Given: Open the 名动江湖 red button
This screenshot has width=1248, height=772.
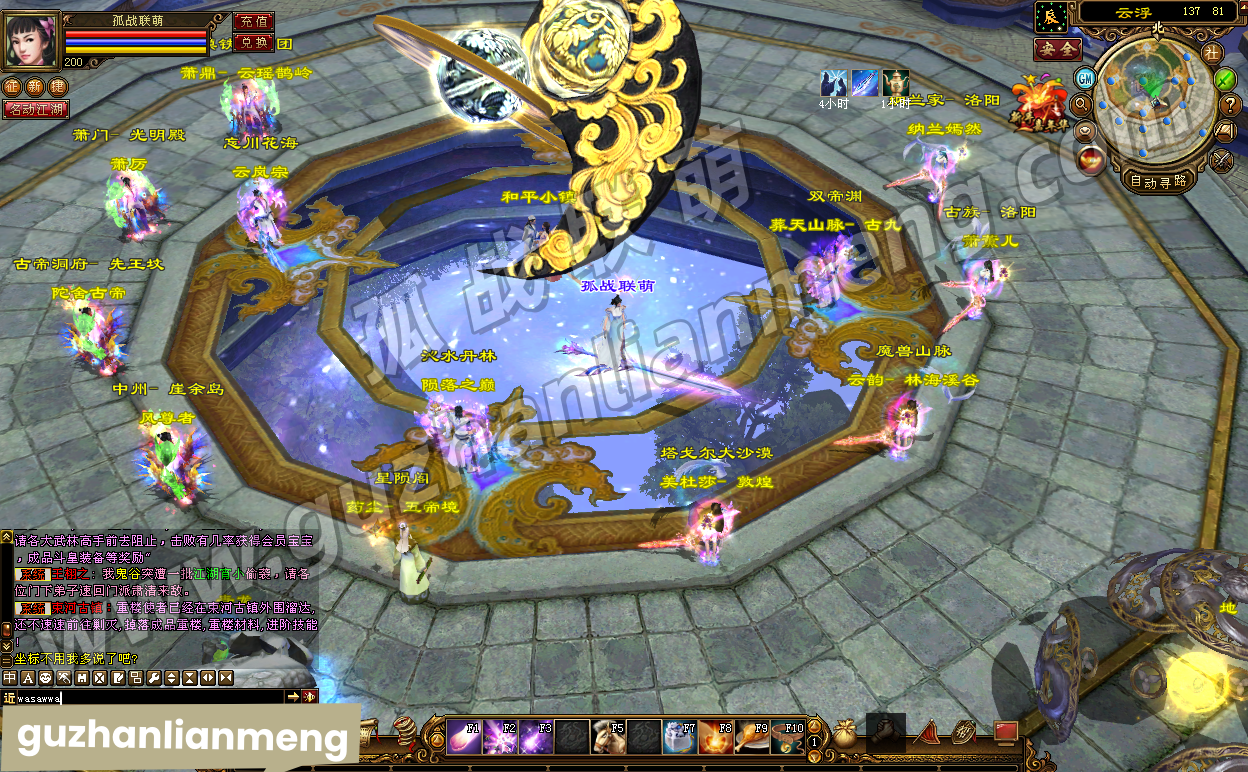Looking at the screenshot, I should (36, 109).
